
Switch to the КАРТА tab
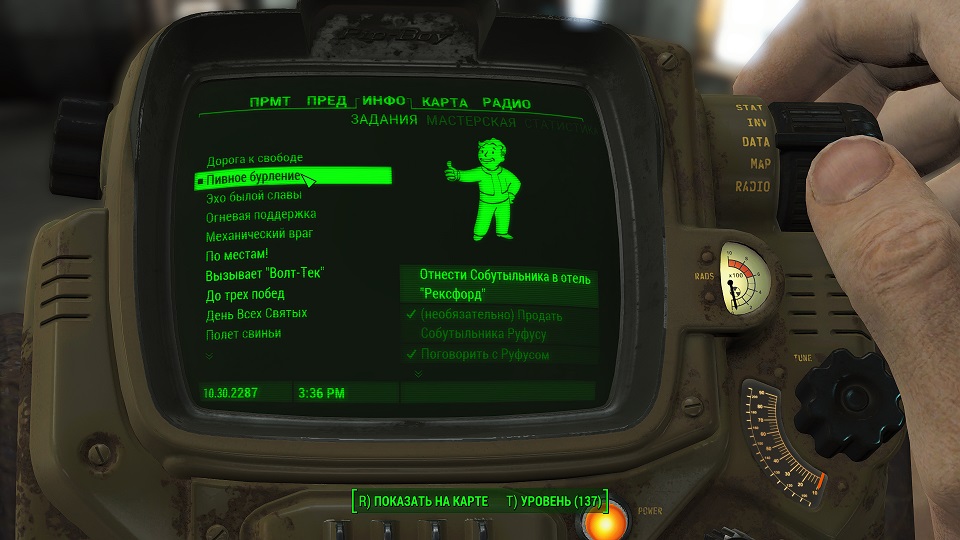coord(445,102)
